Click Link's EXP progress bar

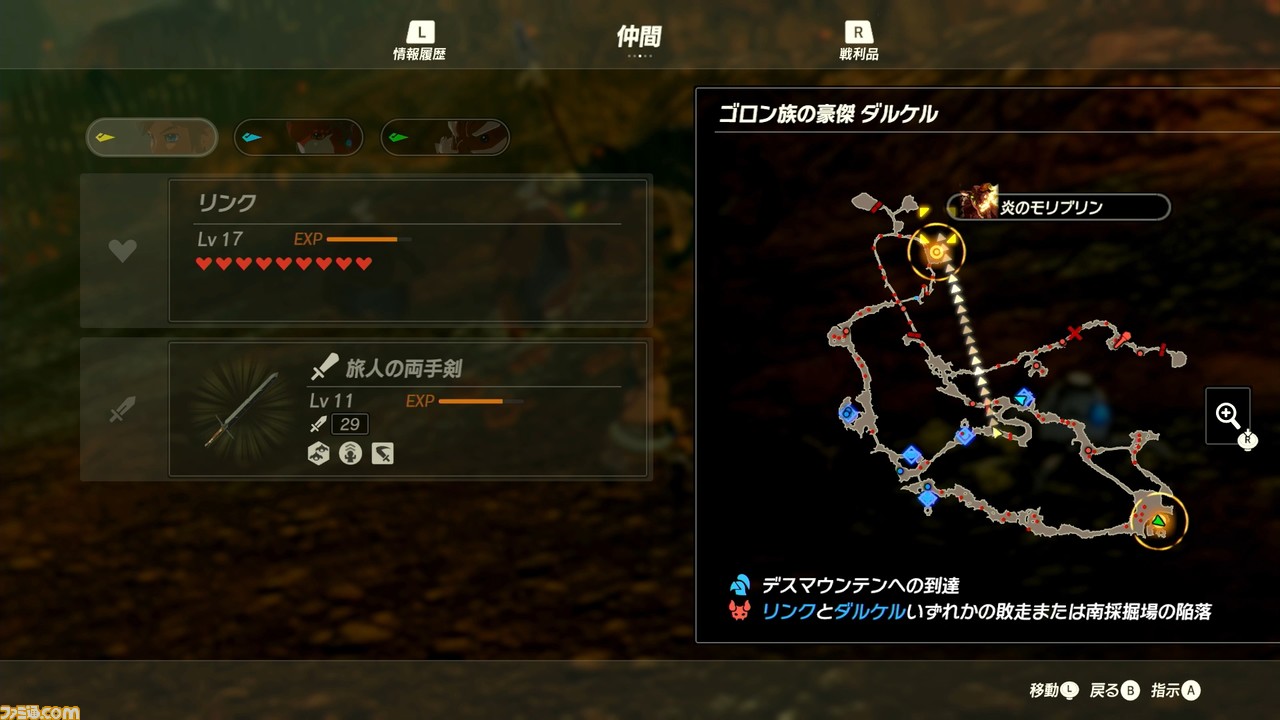(x=370, y=240)
